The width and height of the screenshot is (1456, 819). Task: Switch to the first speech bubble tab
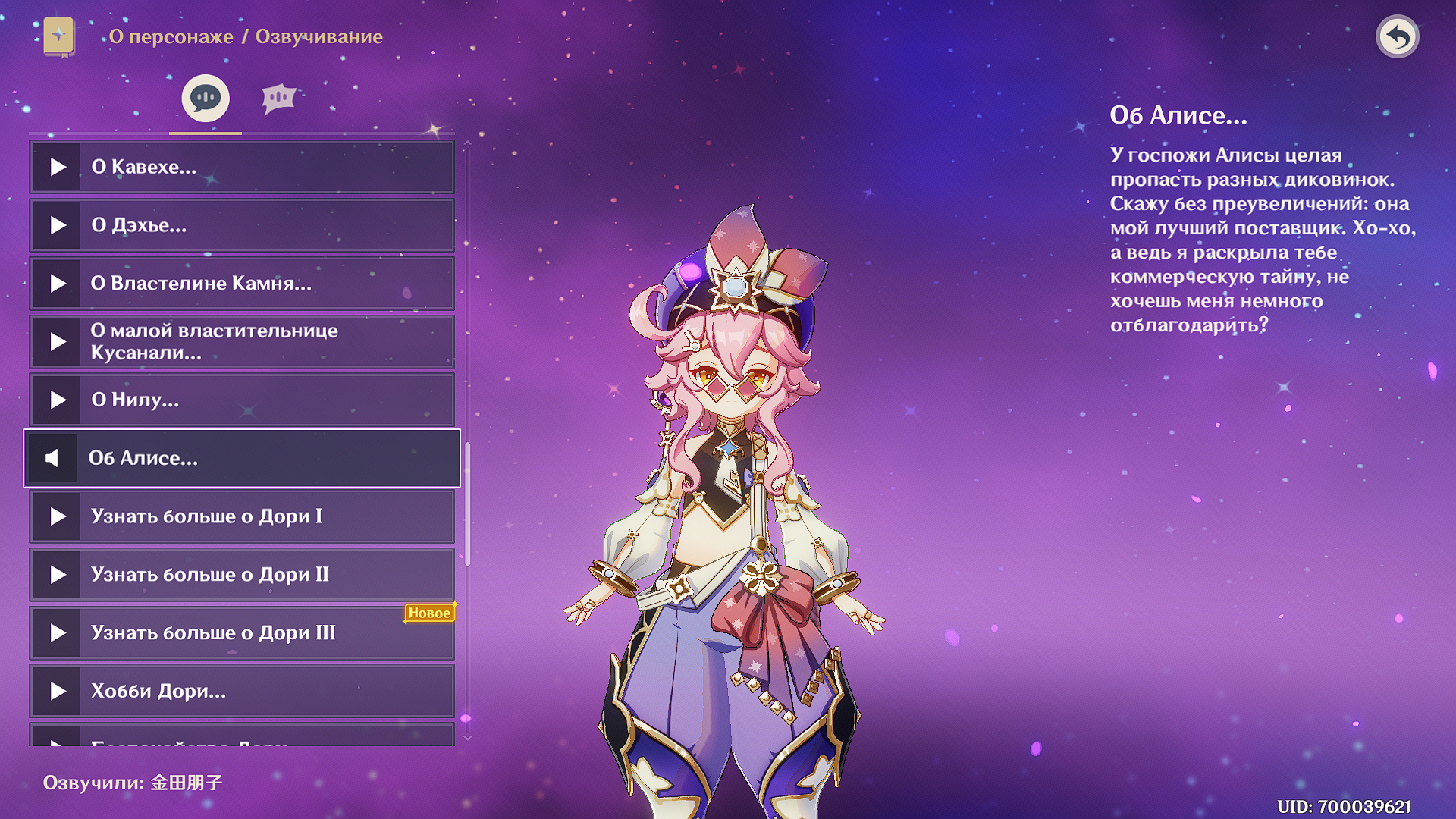click(205, 99)
